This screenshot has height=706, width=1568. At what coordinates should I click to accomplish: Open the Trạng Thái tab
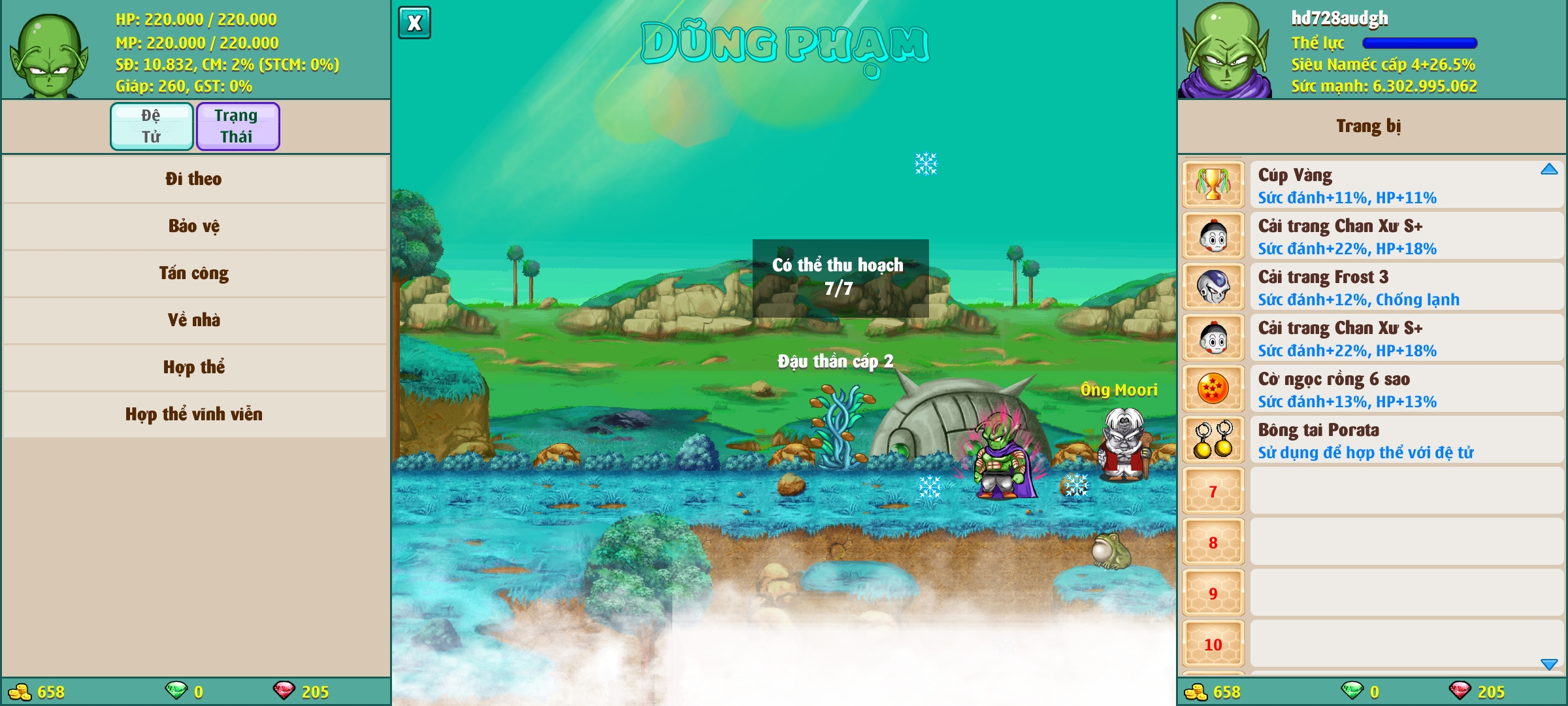point(238,126)
